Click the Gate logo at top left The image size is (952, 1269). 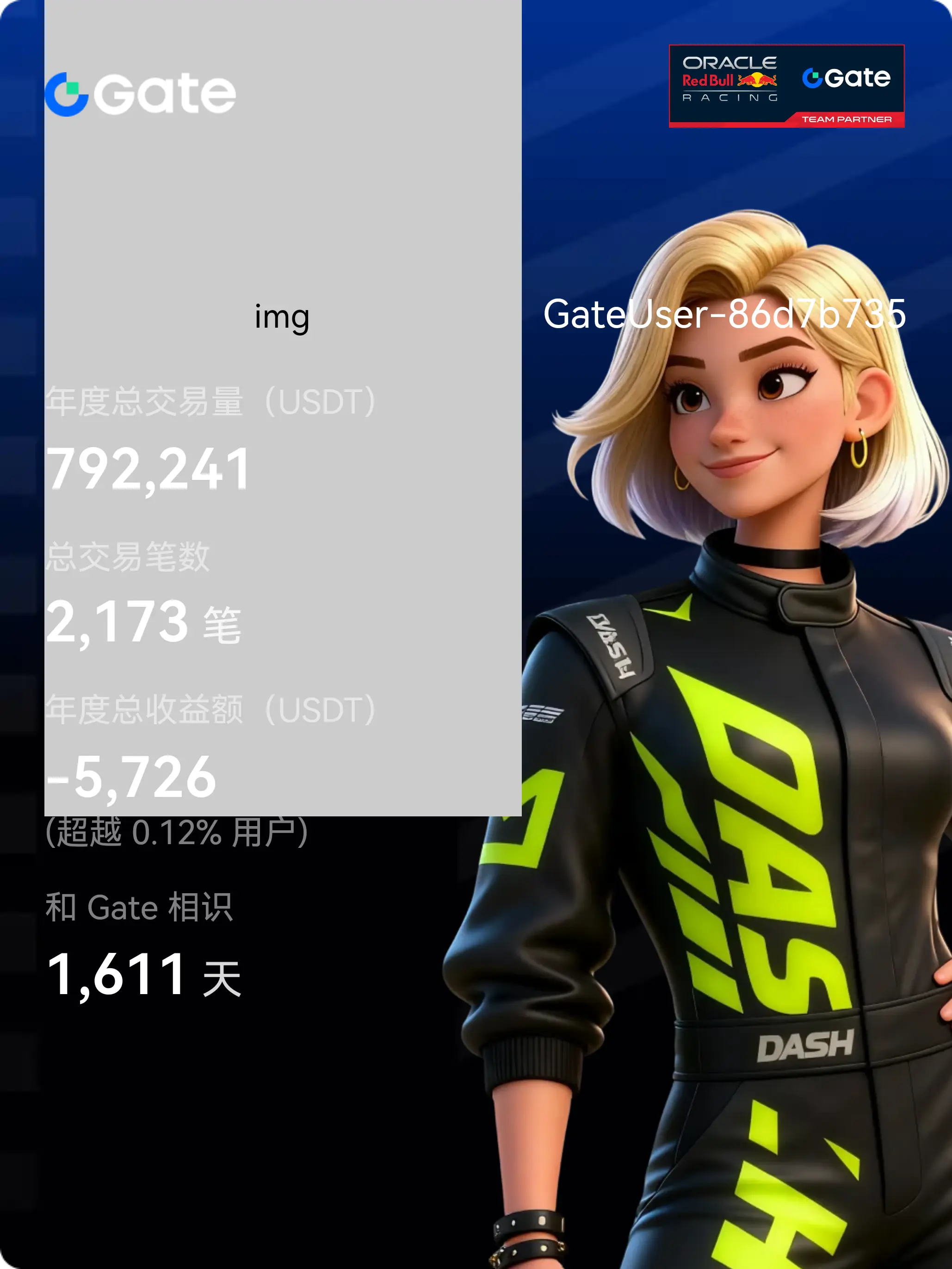141,93
